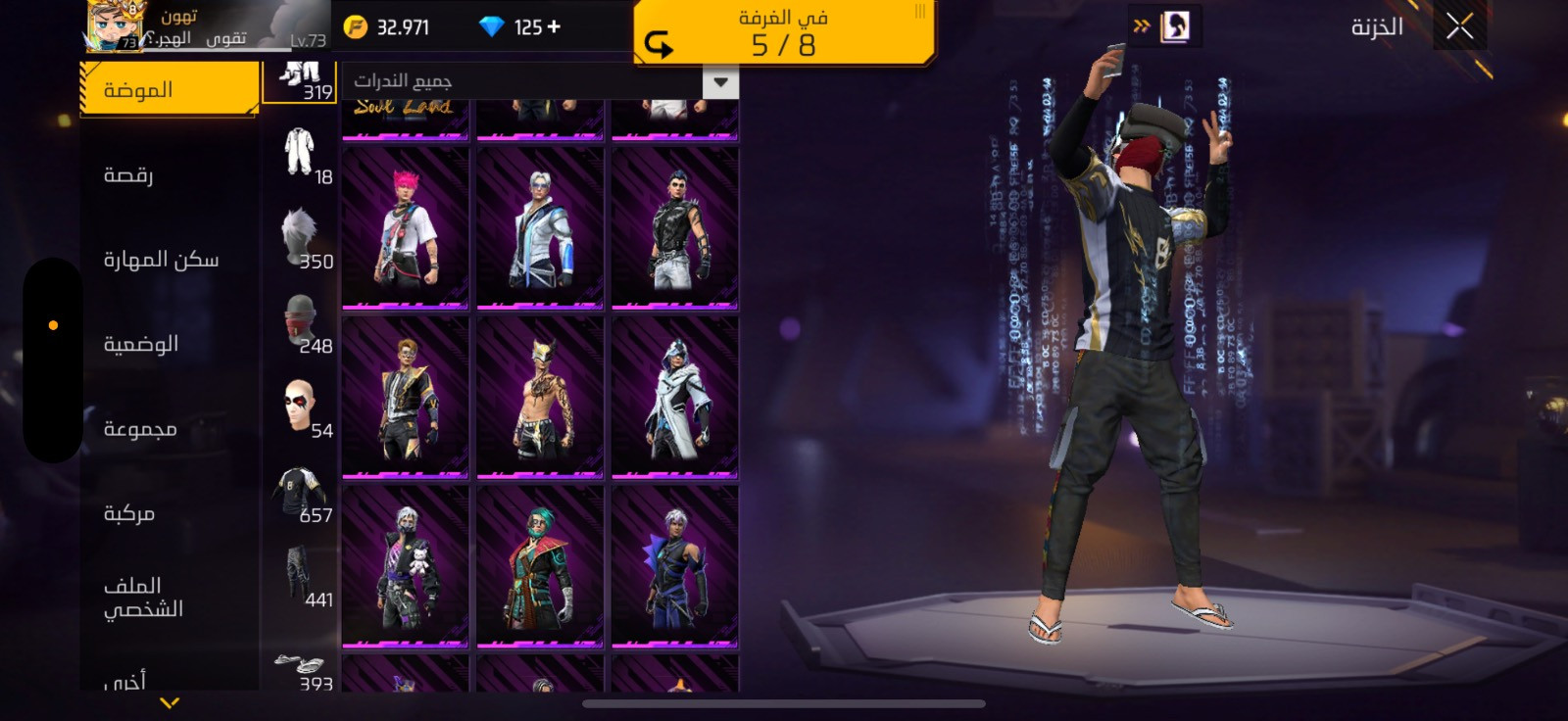
Task: Choose the jersey top category (657)
Action: click(x=301, y=493)
